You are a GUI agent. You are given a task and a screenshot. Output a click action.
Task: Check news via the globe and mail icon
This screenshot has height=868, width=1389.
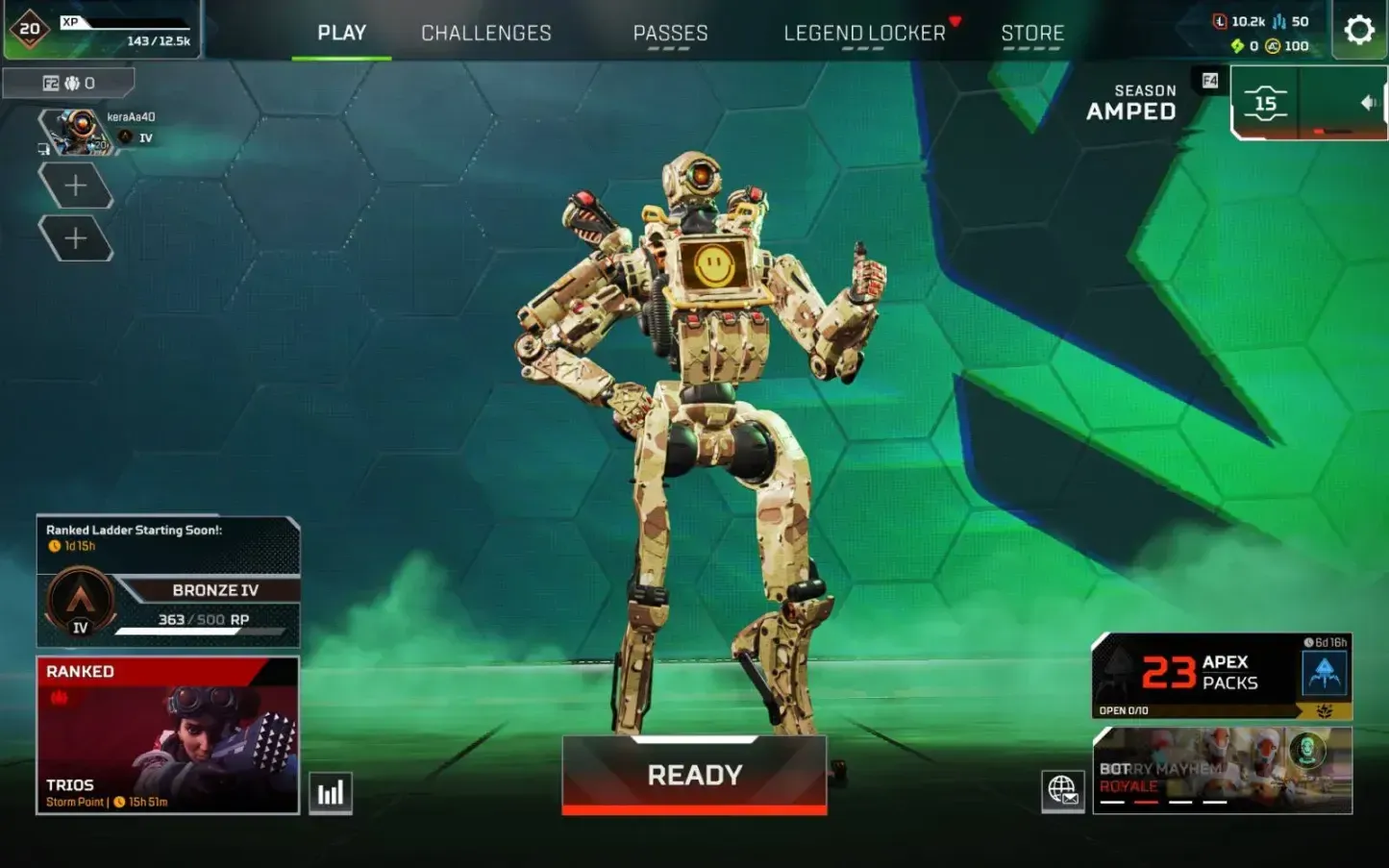point(1061,793)
